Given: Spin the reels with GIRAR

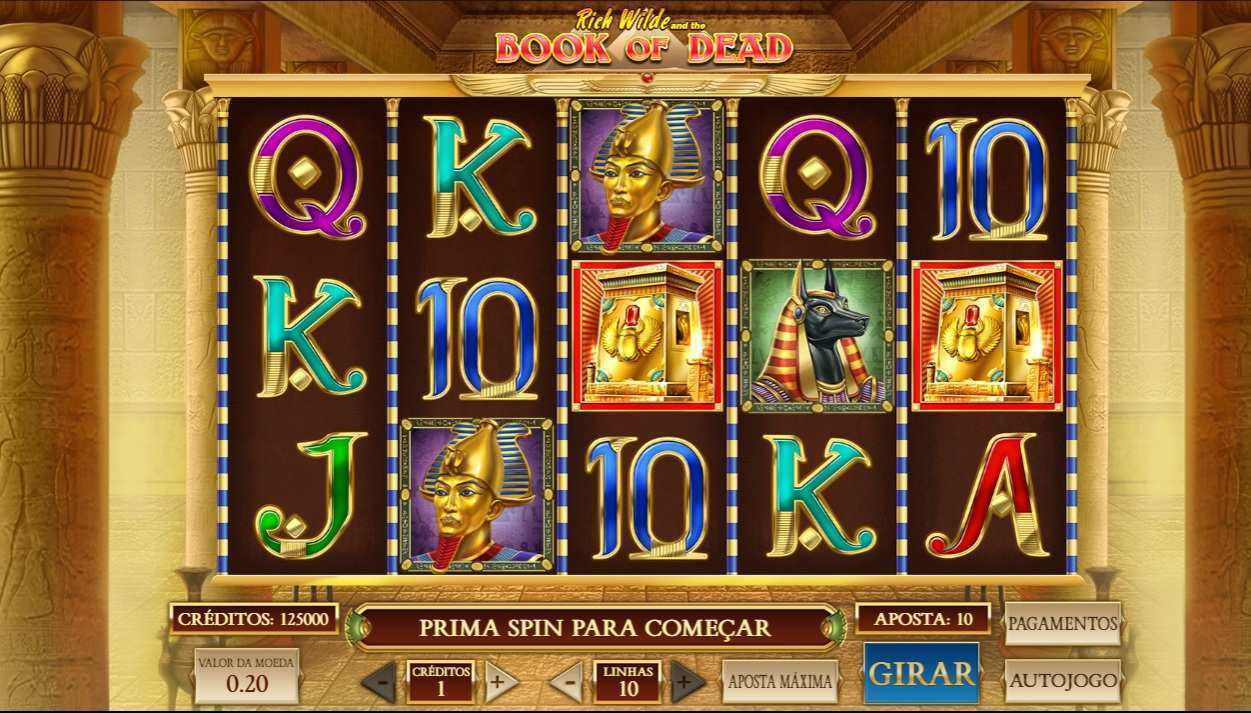Looking at the screenshot, I should tap(921, 673).
